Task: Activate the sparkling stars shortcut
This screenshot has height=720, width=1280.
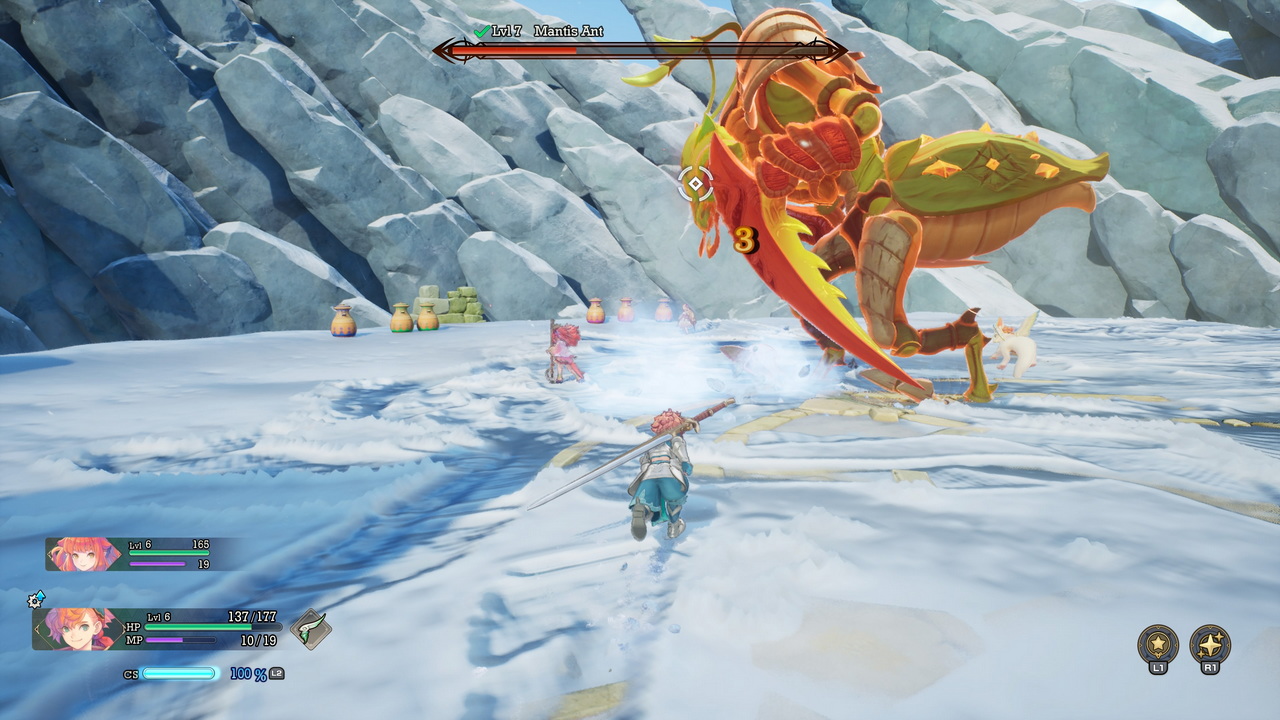Action: [x=1210, y=643]
